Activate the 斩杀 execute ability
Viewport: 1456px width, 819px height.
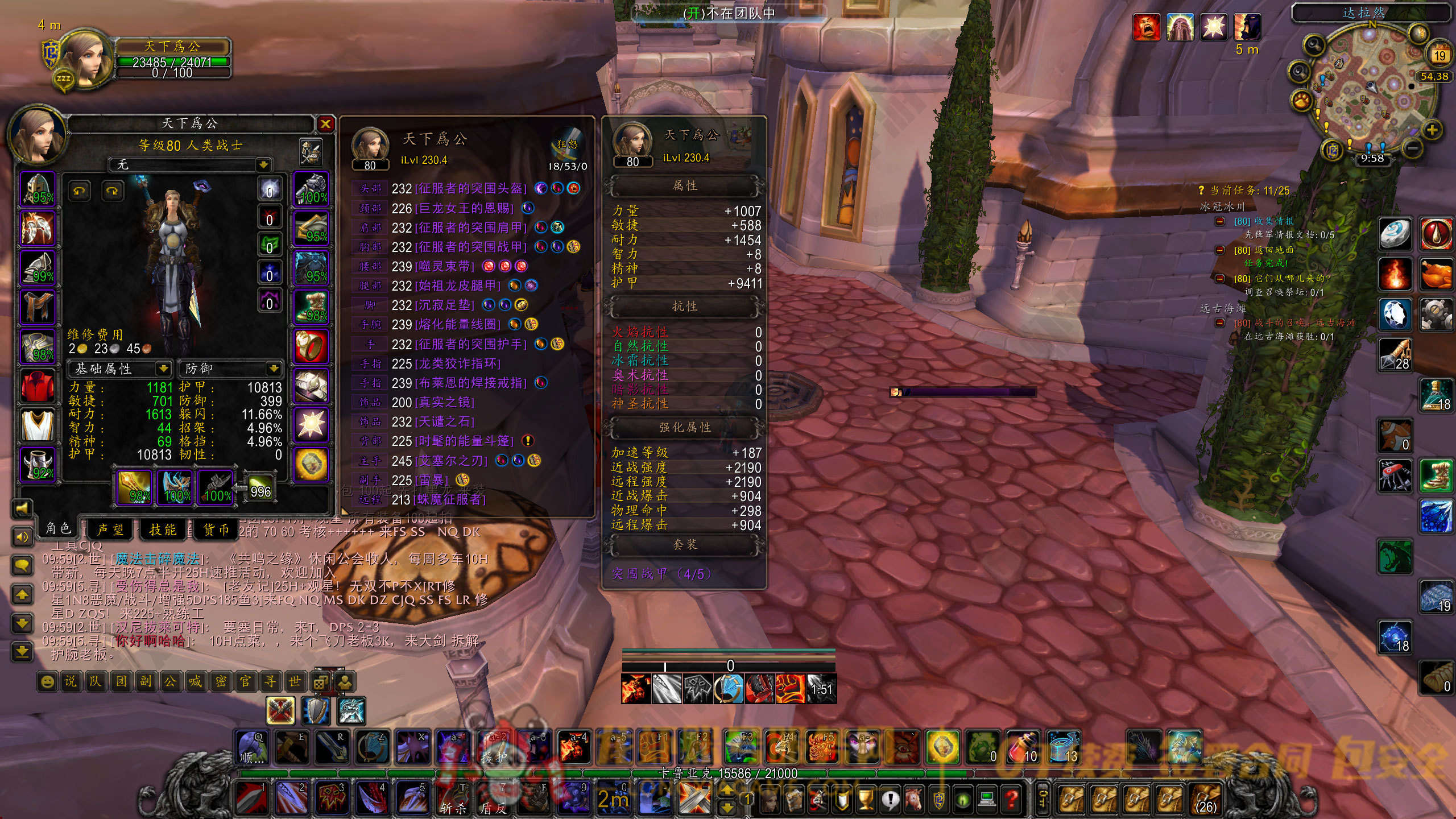point(453,799)
